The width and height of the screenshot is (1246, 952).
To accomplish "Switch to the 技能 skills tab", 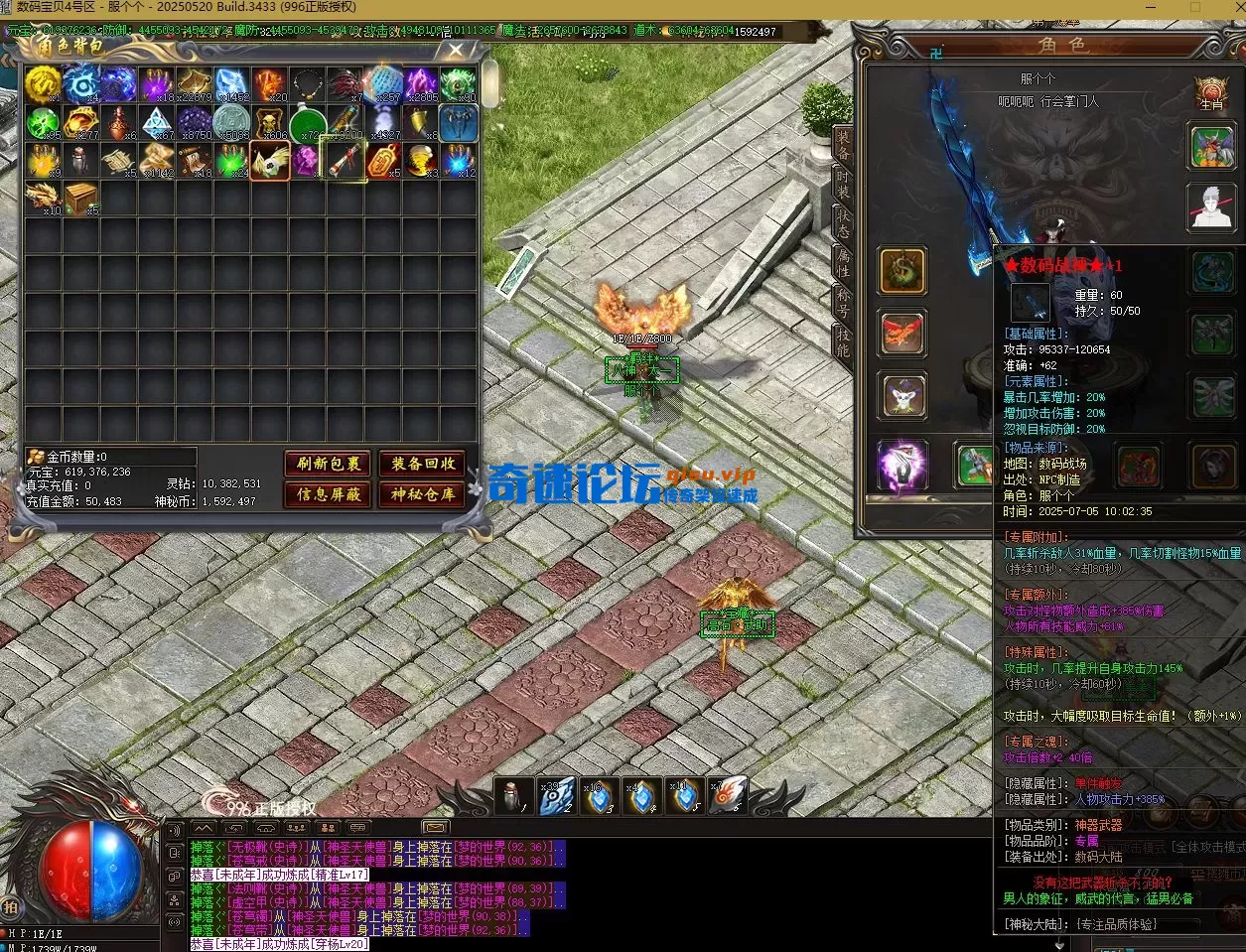I will click(842, 340).
